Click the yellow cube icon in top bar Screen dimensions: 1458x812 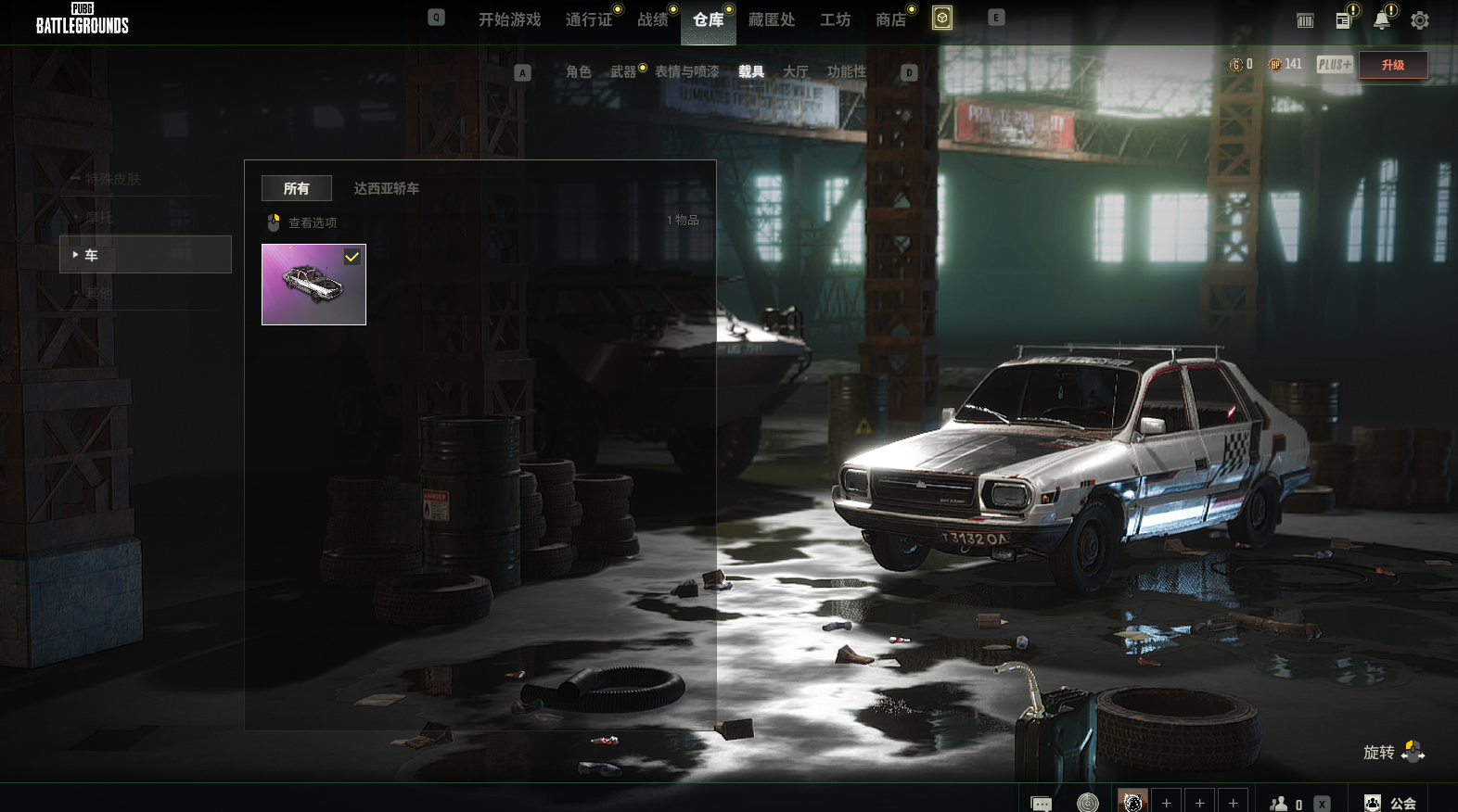(x=942, y=19)
